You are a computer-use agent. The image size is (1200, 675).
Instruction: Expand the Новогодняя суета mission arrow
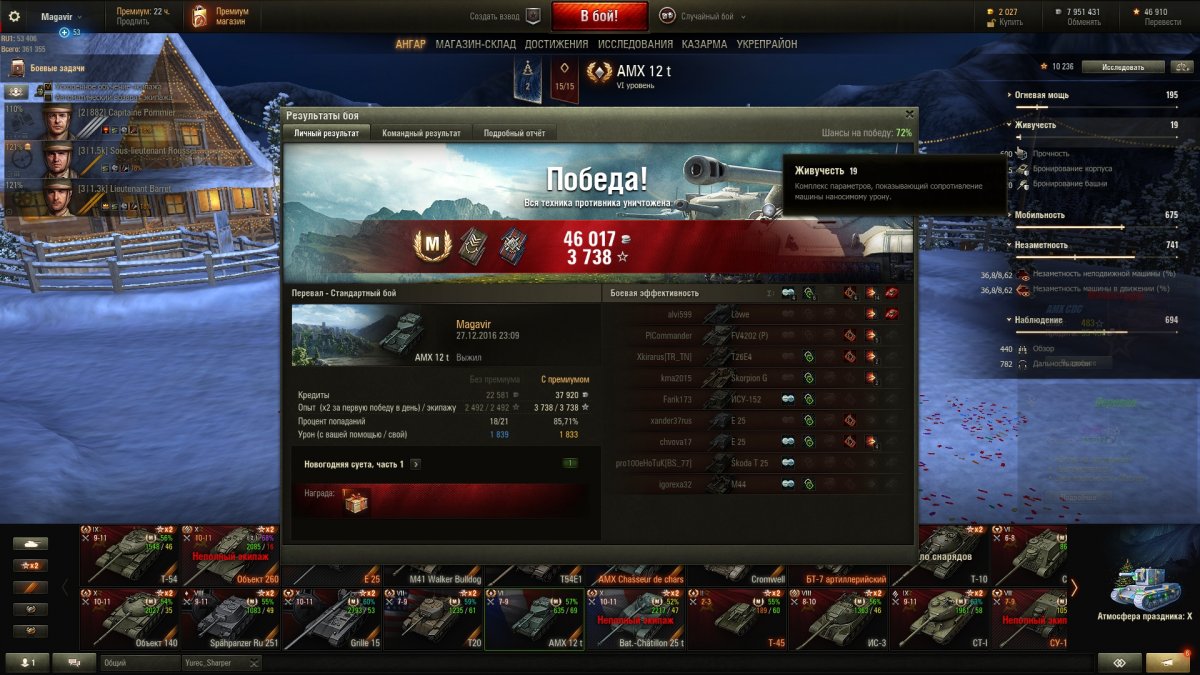click(x=415, y=464)
